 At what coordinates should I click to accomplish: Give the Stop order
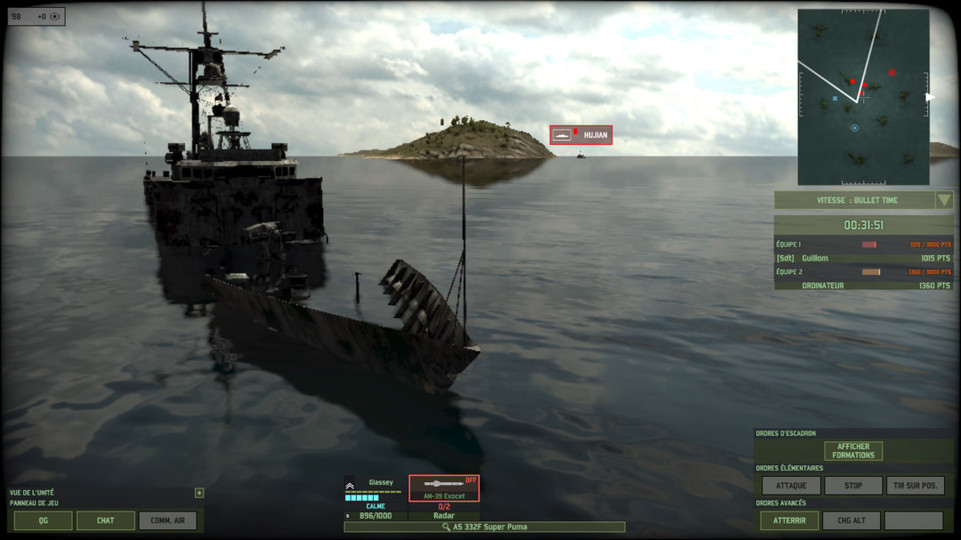point(853,486)
